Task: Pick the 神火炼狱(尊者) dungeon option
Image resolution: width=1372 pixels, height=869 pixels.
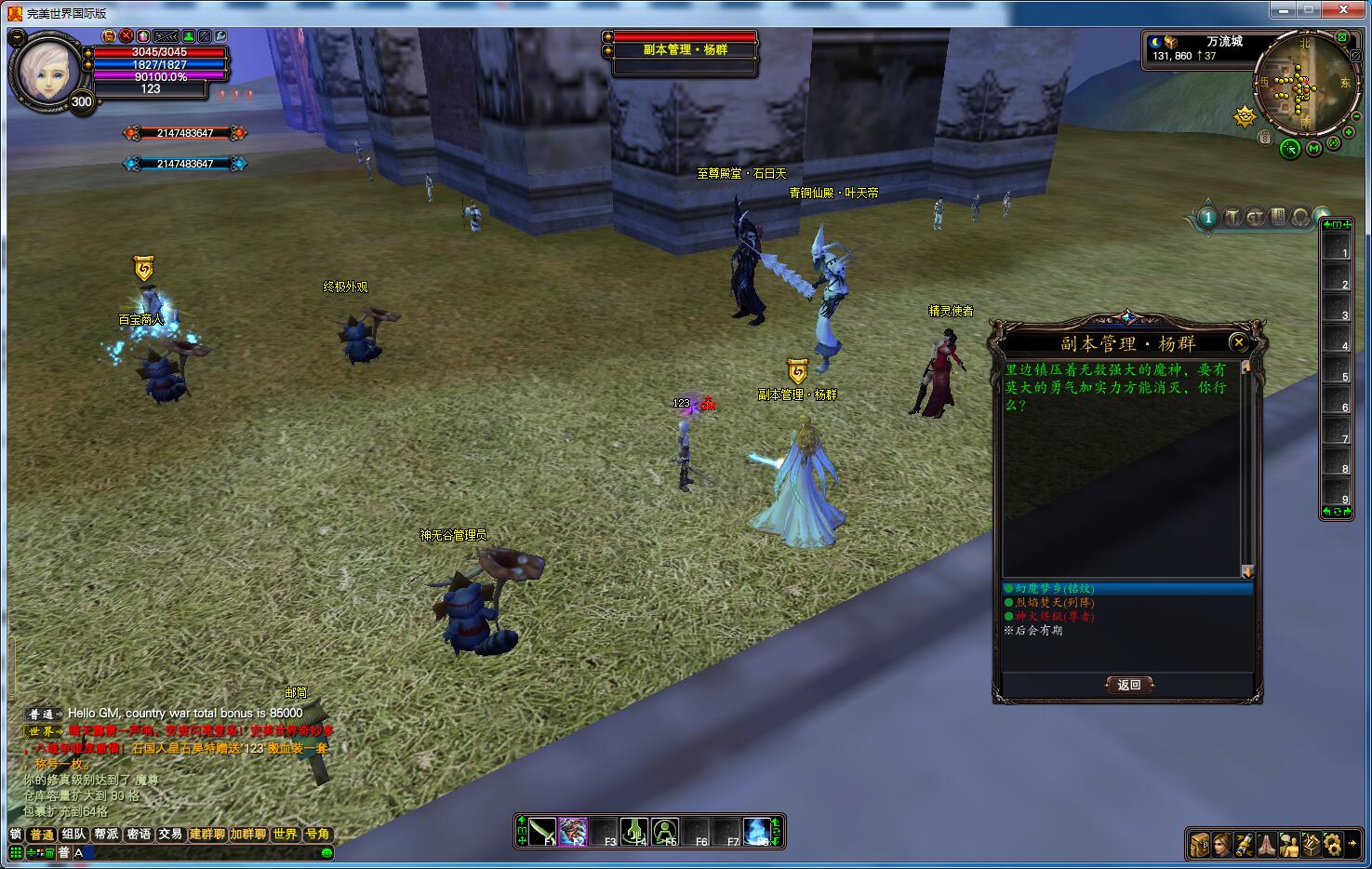Action: tap(1055, 617)
